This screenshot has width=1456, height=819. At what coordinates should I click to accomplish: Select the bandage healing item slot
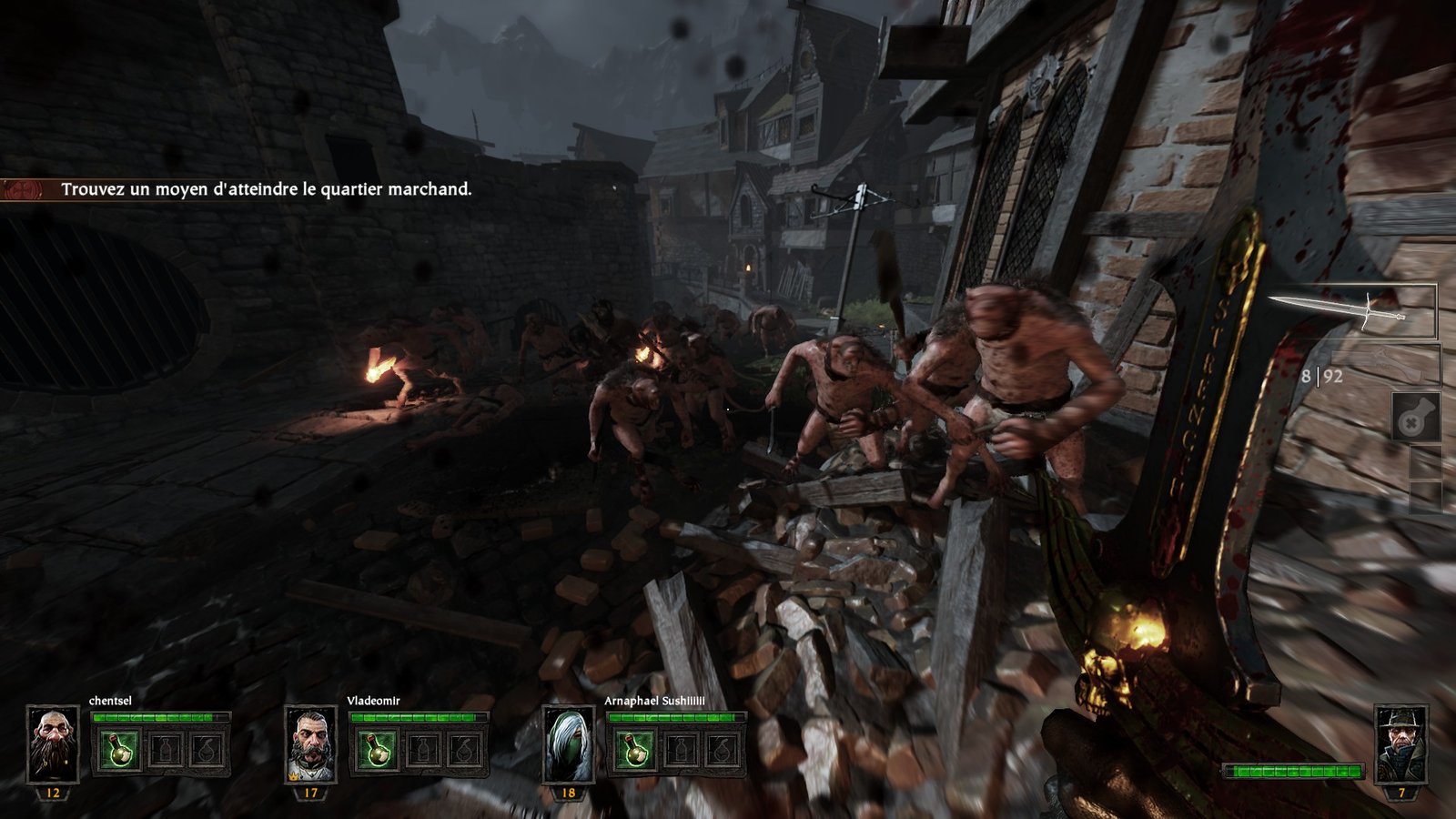[1415, 419]
